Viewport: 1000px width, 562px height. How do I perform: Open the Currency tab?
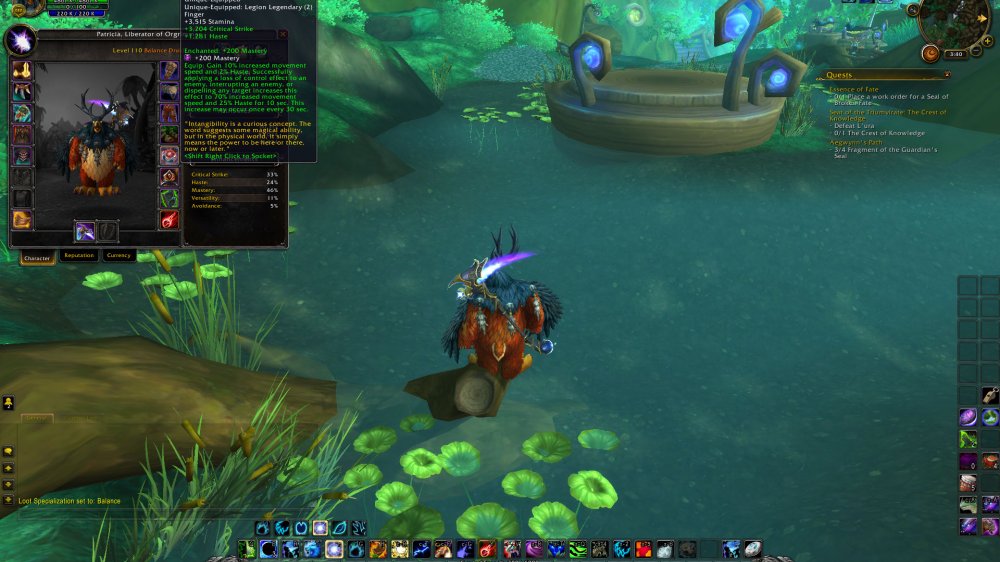click(x=119, y=256)
